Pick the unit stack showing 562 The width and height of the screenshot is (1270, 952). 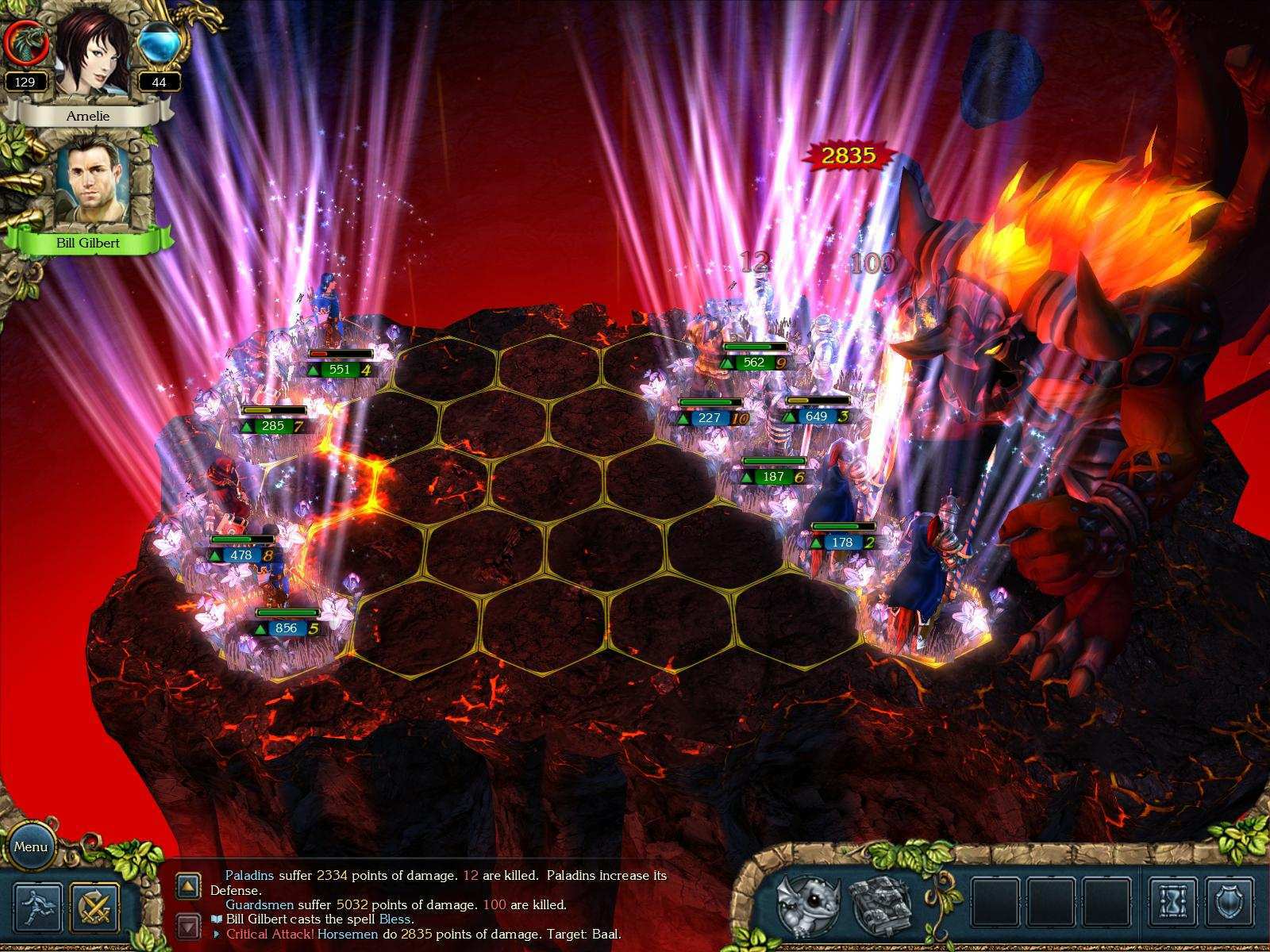point(753,363)
